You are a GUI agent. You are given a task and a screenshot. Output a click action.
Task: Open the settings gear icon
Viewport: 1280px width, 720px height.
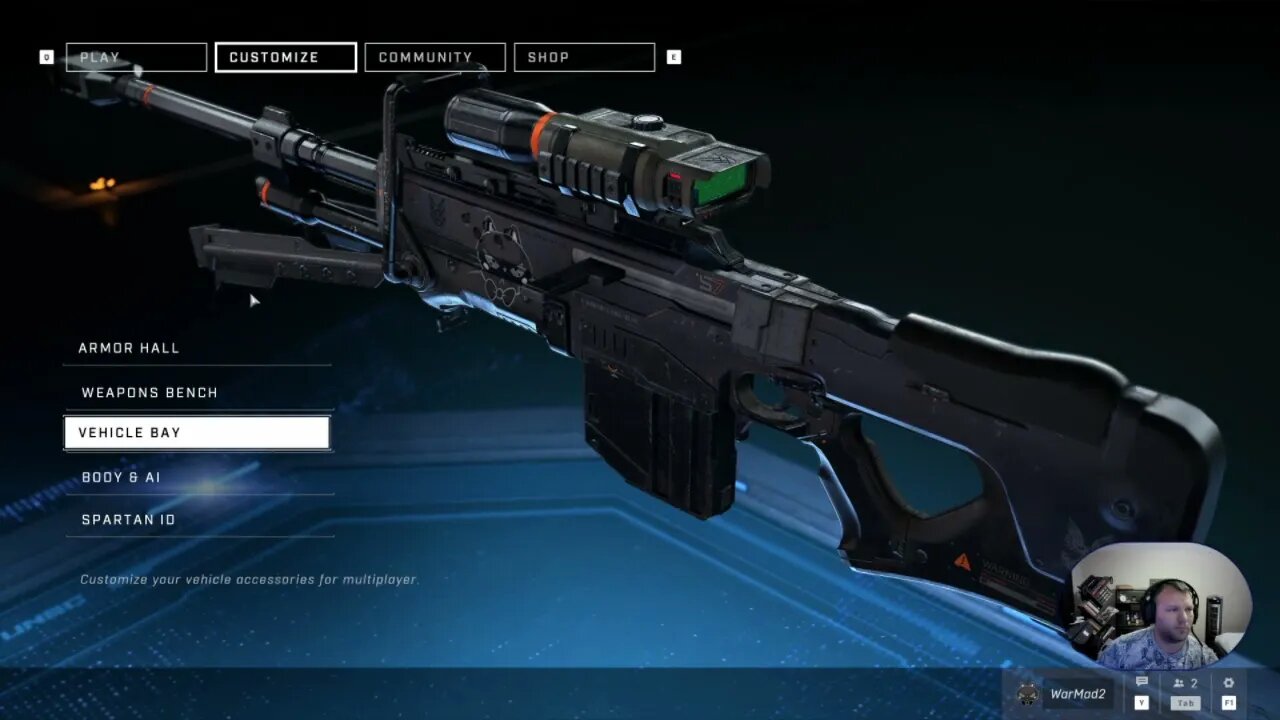(1229, 684)
